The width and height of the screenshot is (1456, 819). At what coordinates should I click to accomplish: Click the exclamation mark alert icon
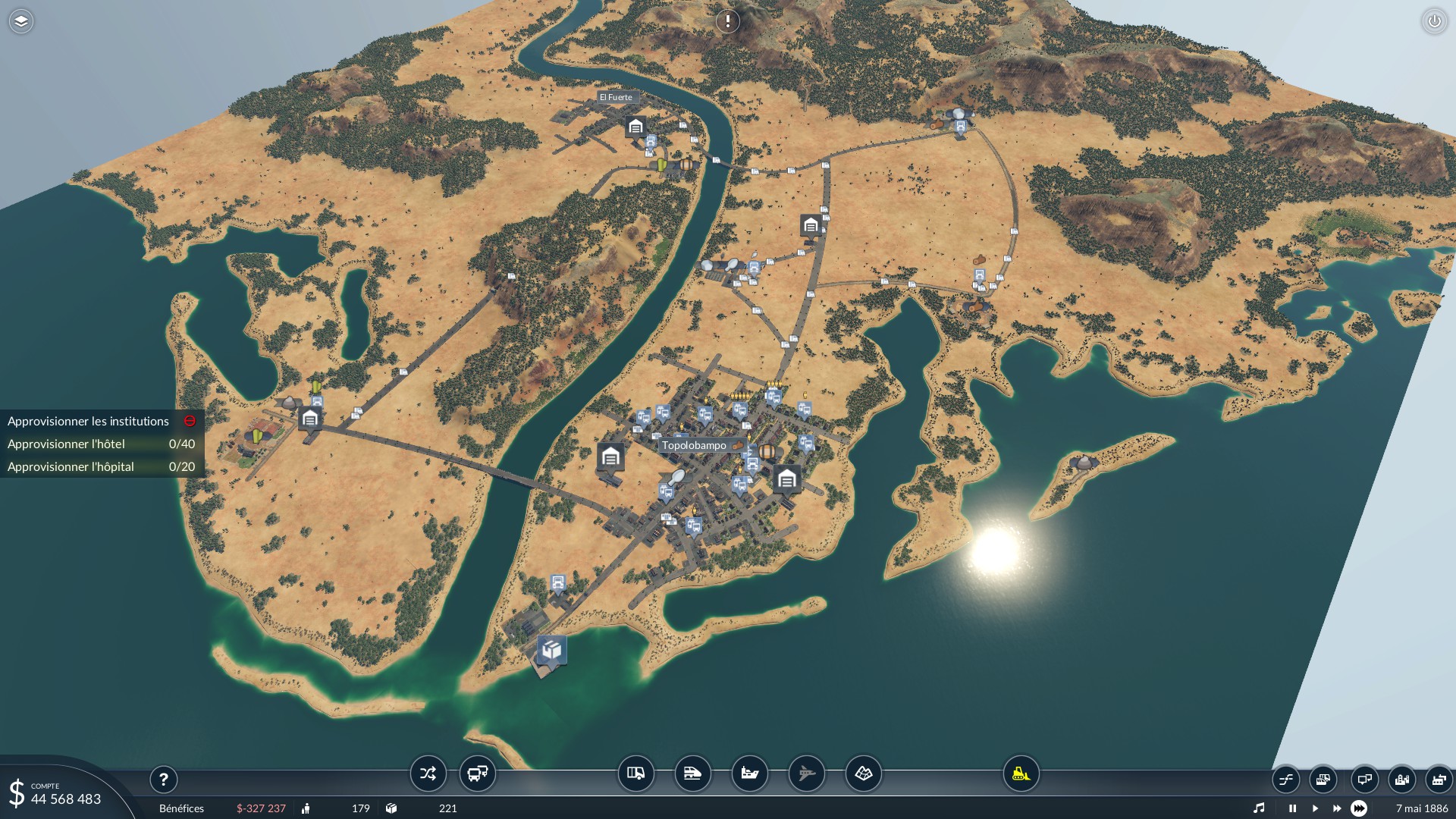click(727, 21)
